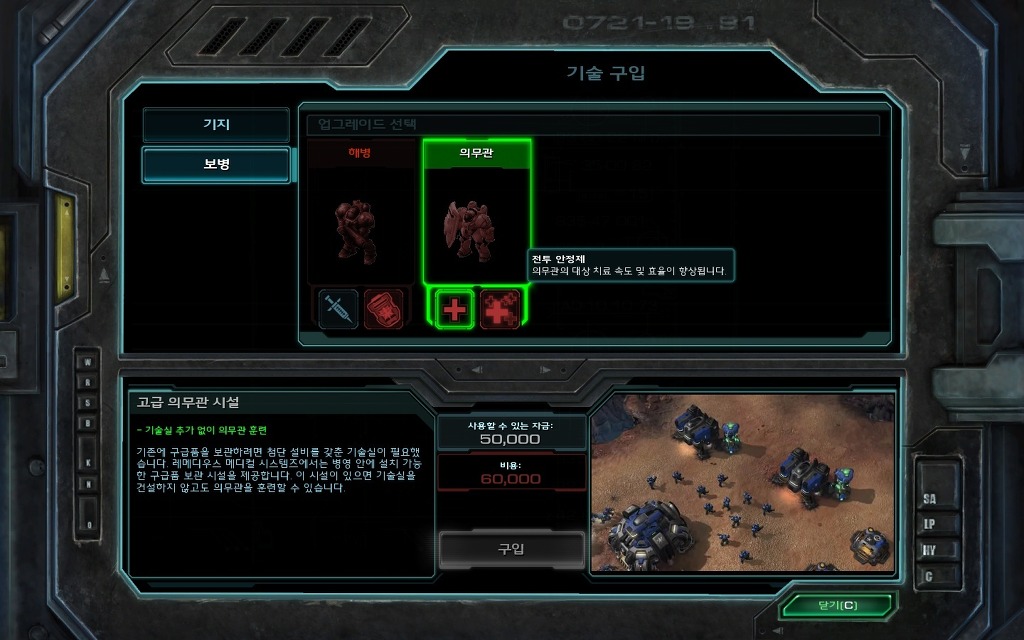Select the dotted red cross medic upgrade
The height and width of the screenshot is (640, 1024).
point(500,309)
